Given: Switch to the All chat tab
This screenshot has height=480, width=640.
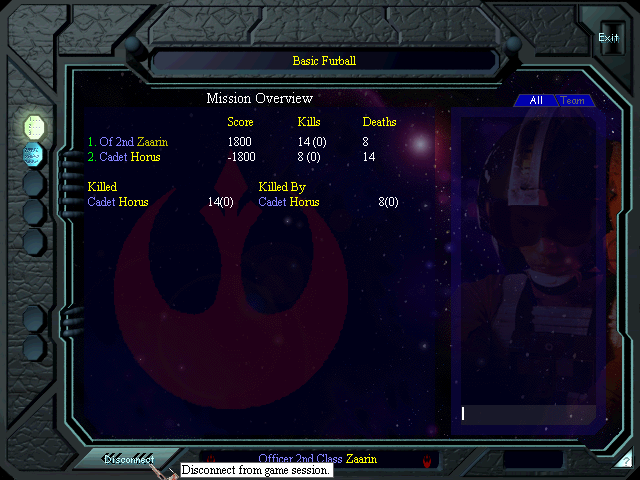Looking at the screenshot, I should pos(536,101).
